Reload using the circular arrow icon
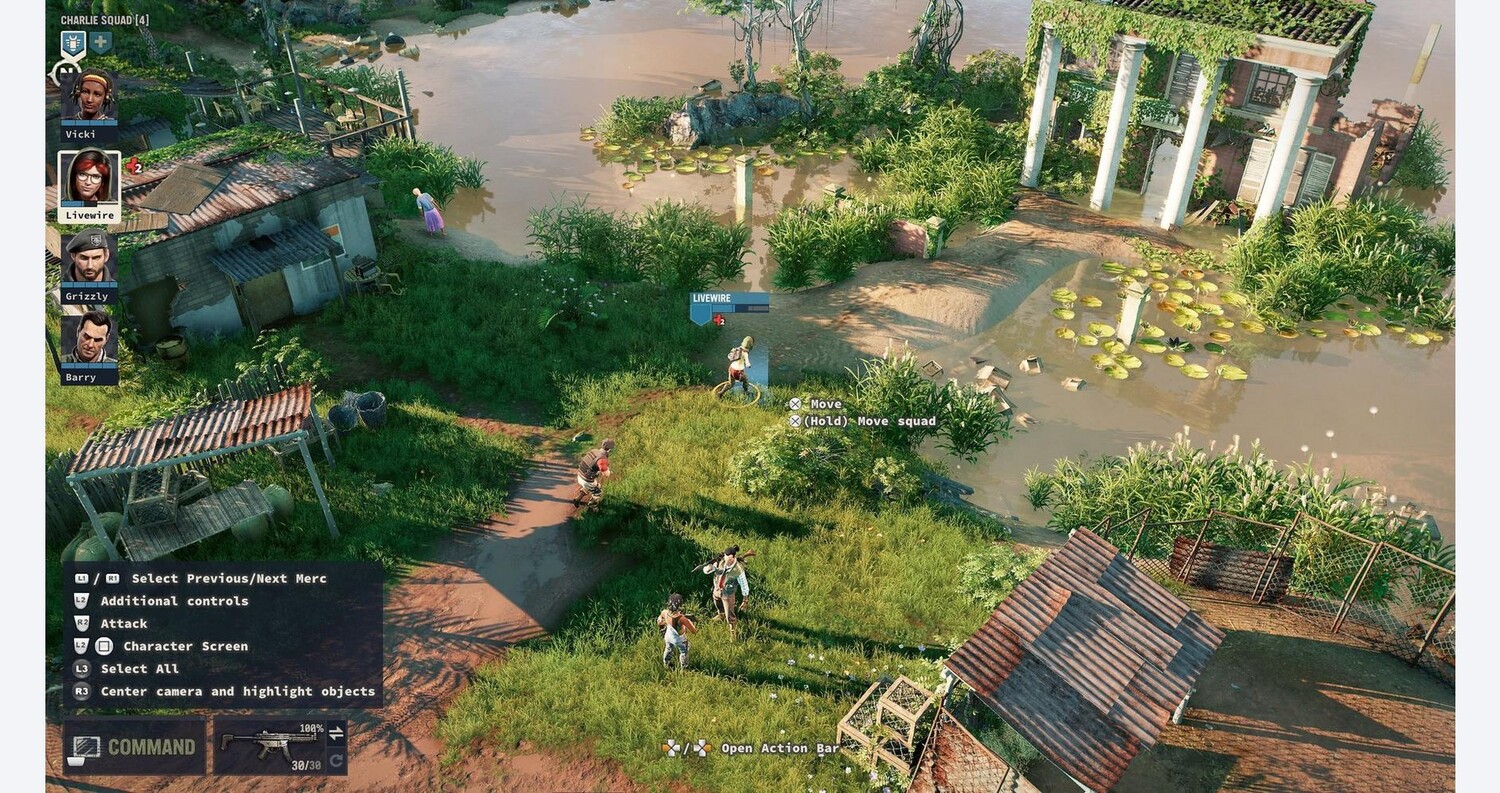The image size is (1500, 793). tap(336, 761)
